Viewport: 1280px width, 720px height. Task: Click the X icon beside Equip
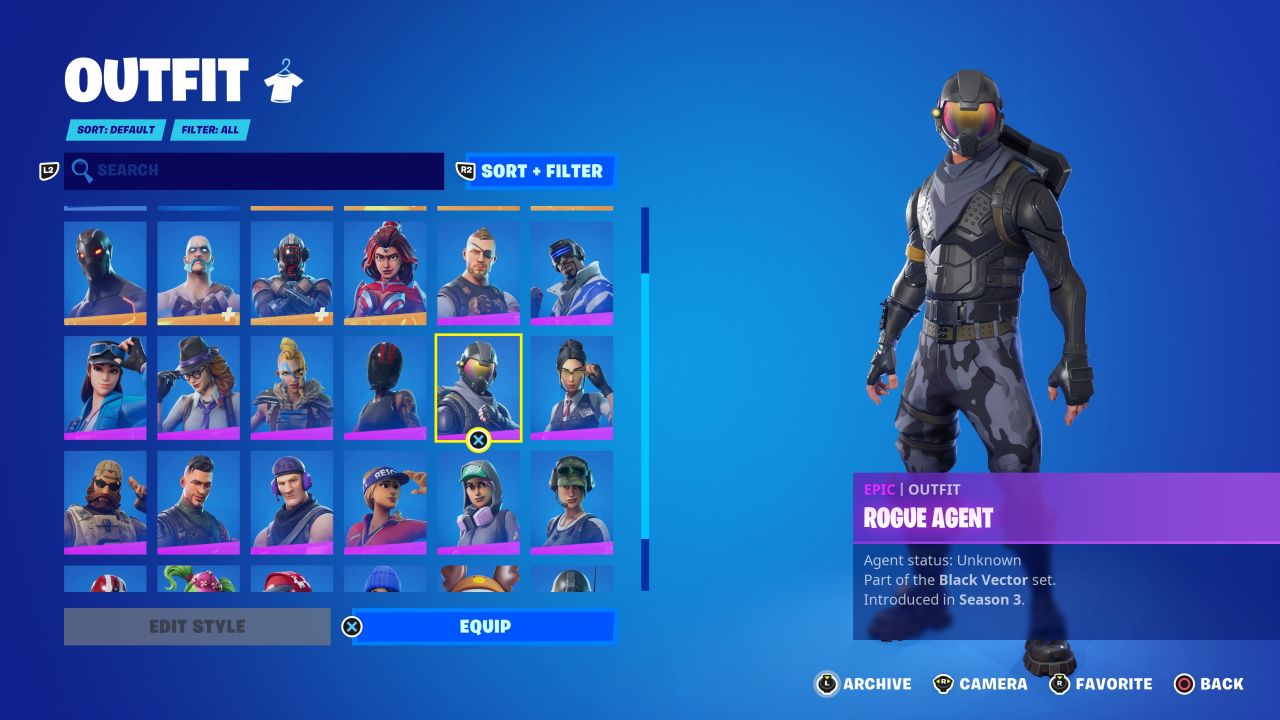[x=351, y=626]
